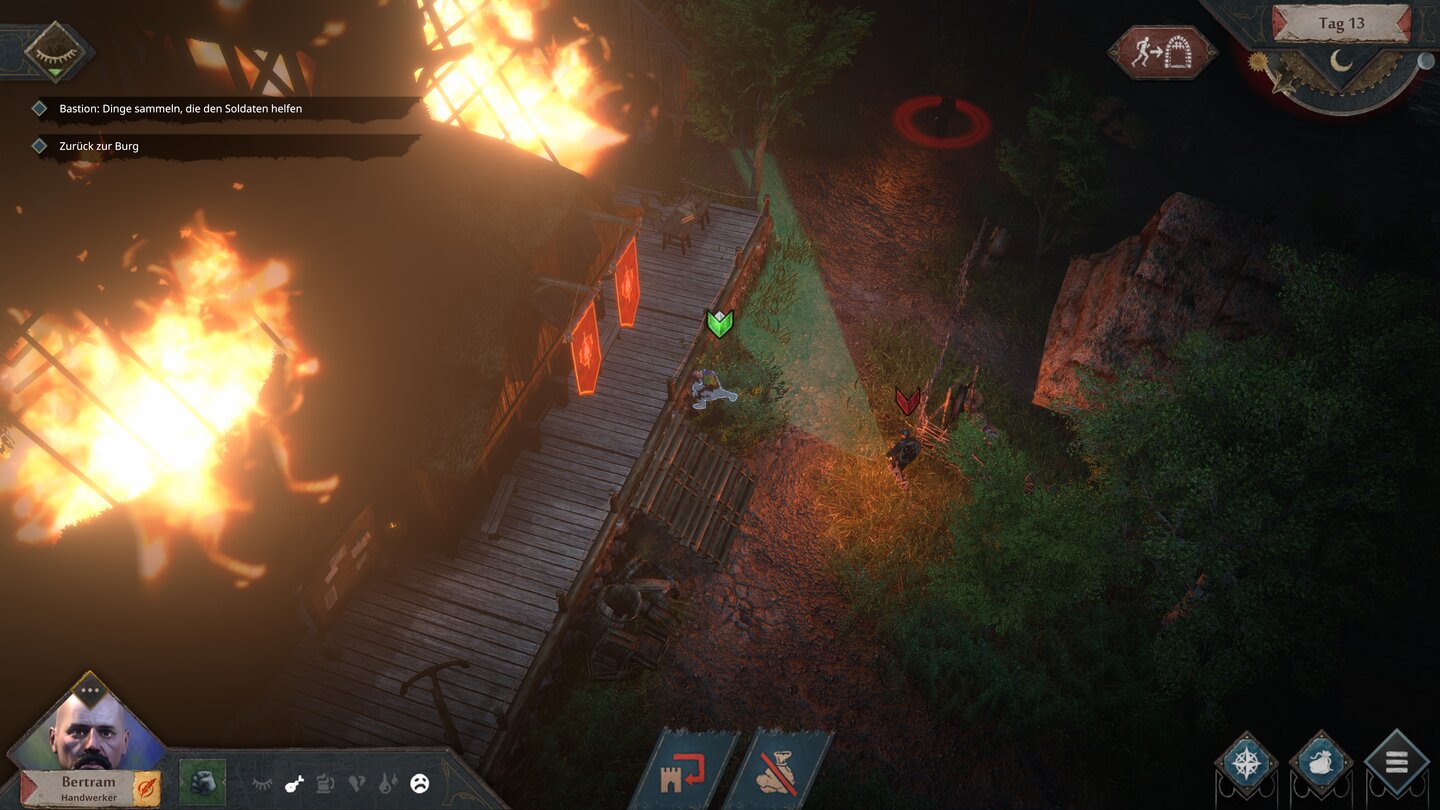Click the return-to-castle banner button
The image size is (1440, 810).
(x=684, y=772)
